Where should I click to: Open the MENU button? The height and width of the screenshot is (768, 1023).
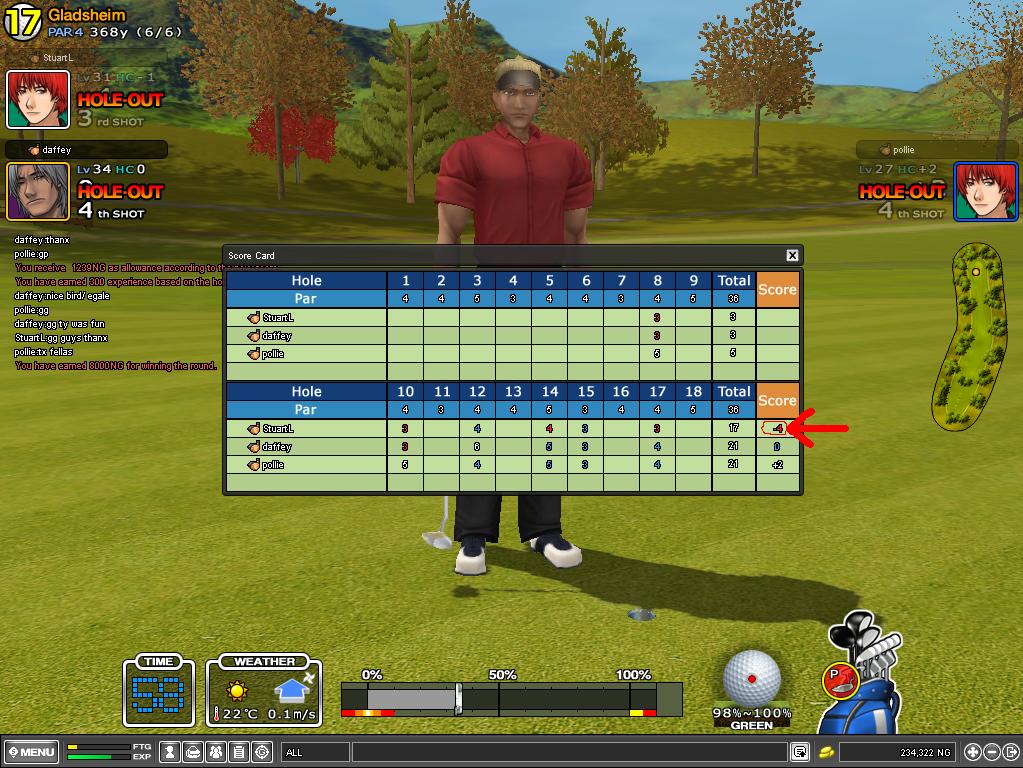click(31, 752)
